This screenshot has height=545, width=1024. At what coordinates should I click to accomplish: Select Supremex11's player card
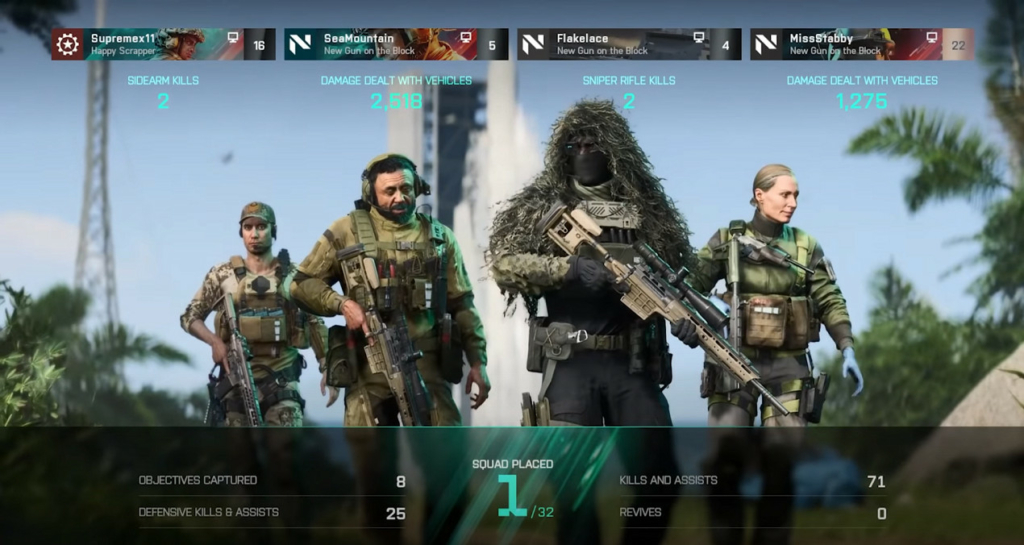163,44
